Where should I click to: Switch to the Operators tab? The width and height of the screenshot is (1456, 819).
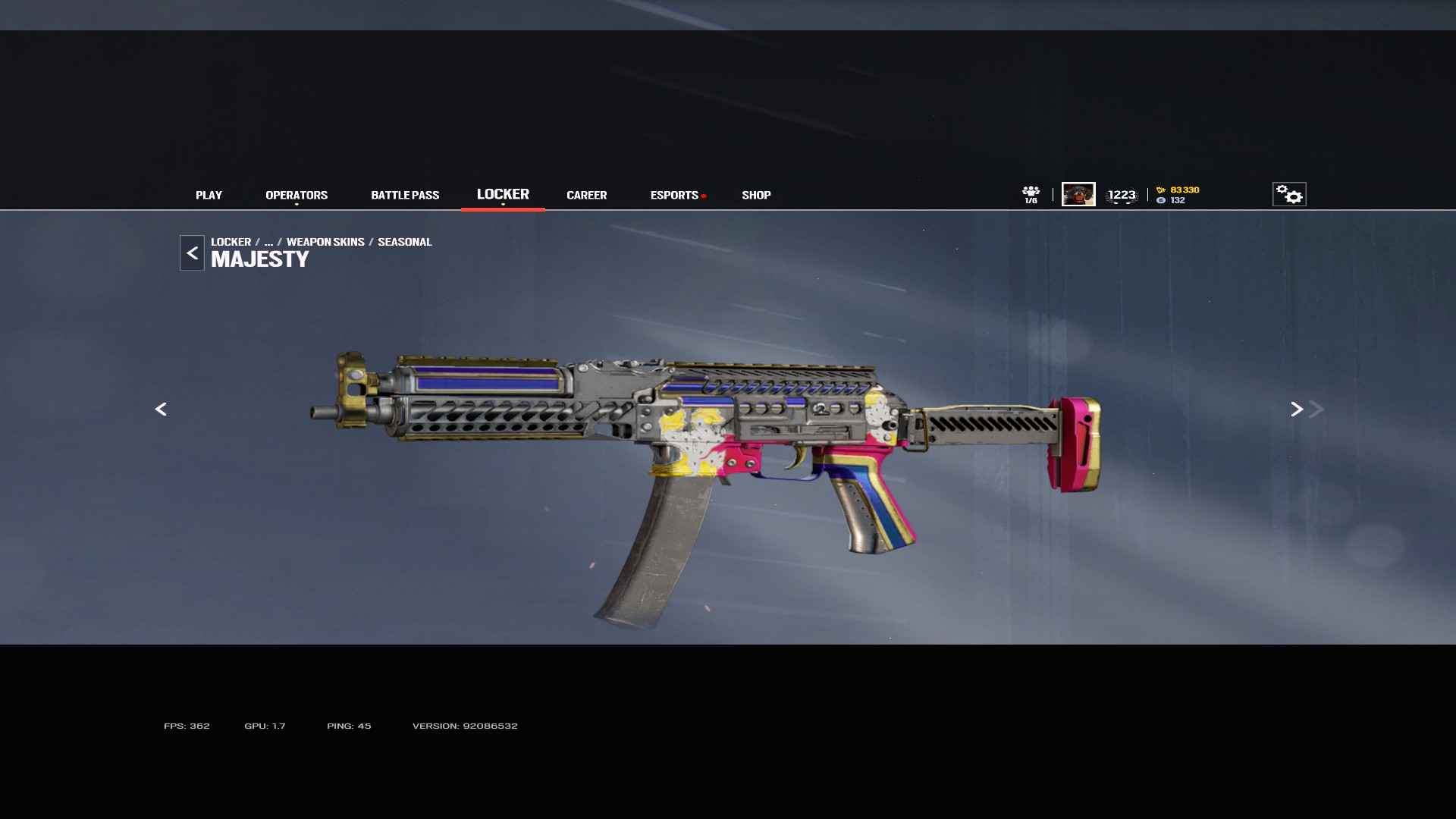(297, 195)
